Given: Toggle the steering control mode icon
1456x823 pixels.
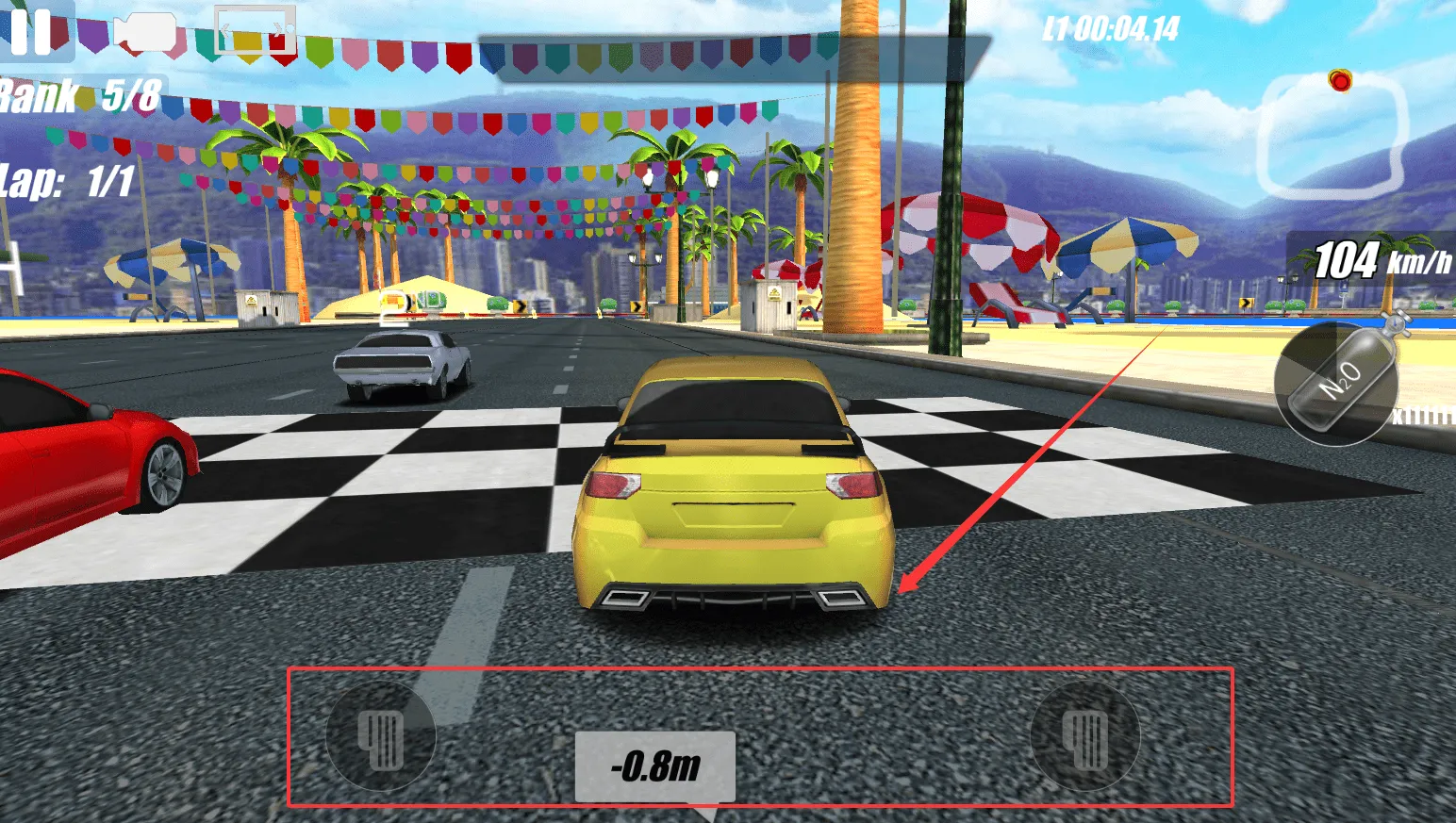Looking at the screenshot, I should pos(254,31).
